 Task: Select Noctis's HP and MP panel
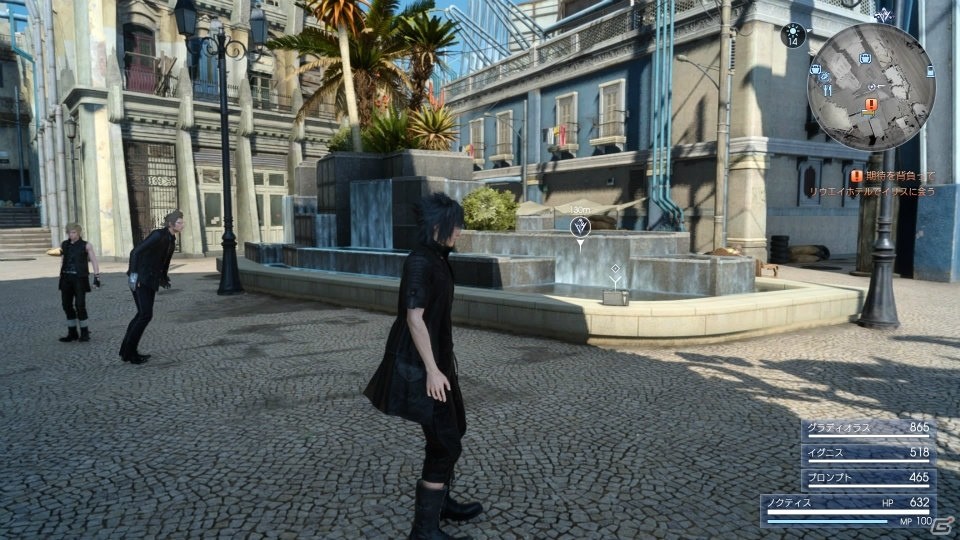pos(848,509)
